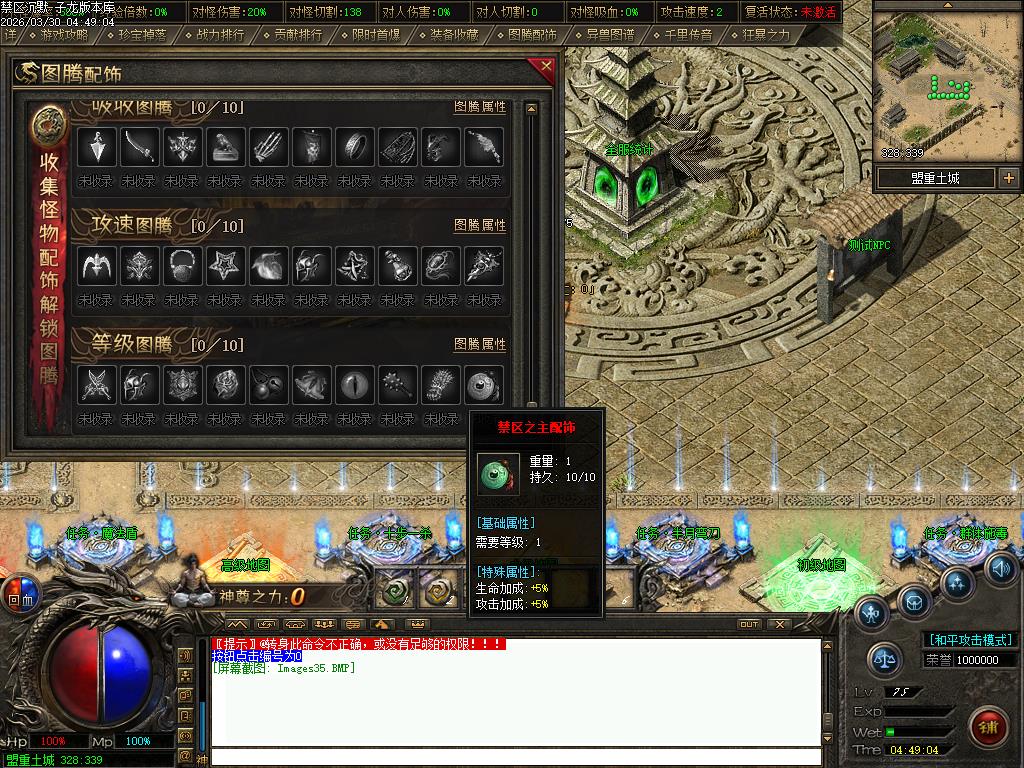The width and height of the screenshot is (1024, 768).
Task: Close the 图腾配饰 panel
Action: [x=545, y=67]
